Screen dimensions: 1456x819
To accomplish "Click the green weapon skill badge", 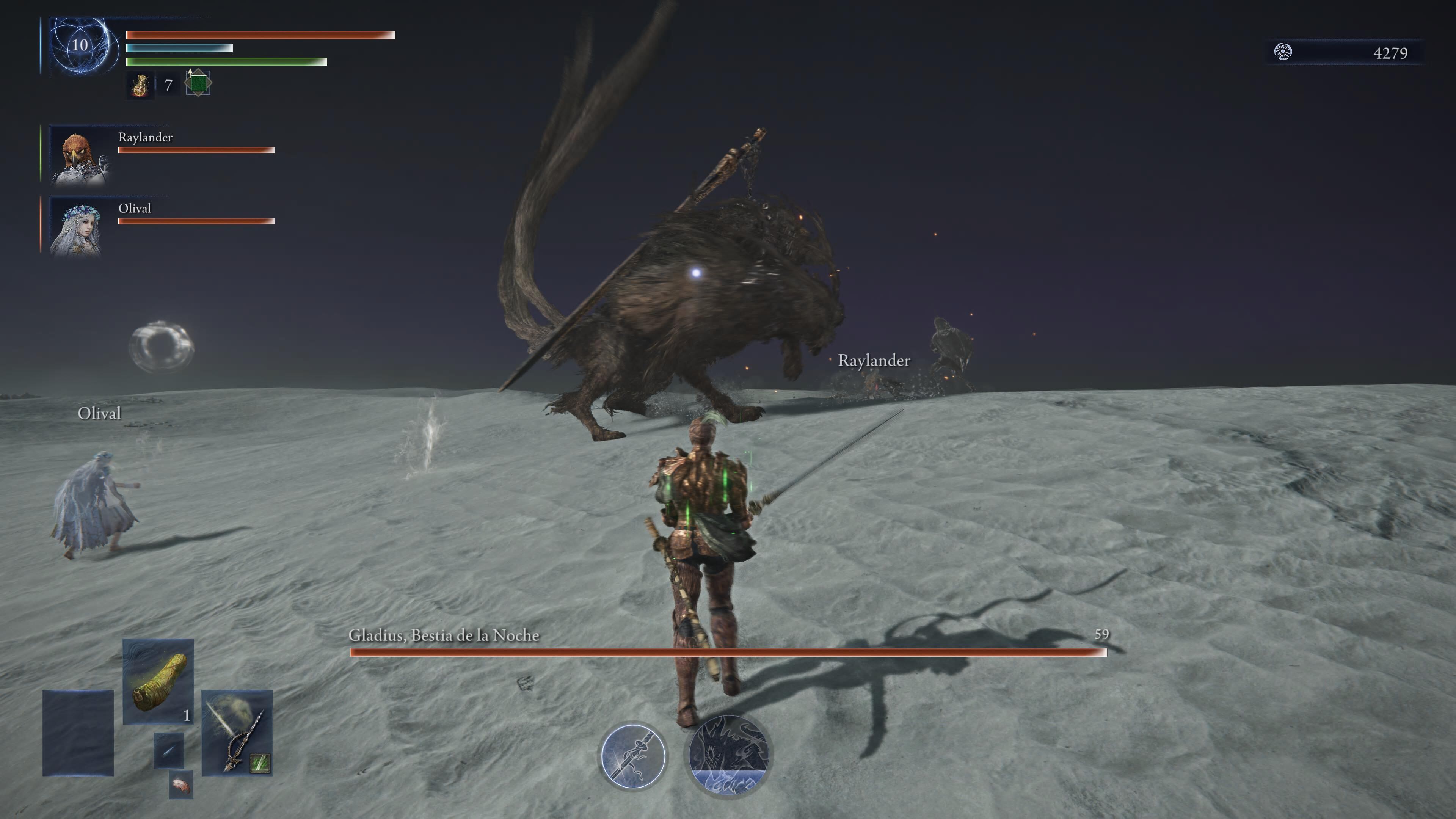I will [x=260, y=763].
